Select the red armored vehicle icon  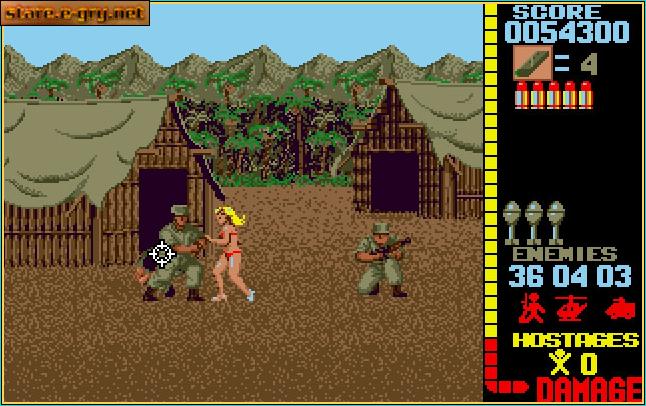tap(619, 305)
